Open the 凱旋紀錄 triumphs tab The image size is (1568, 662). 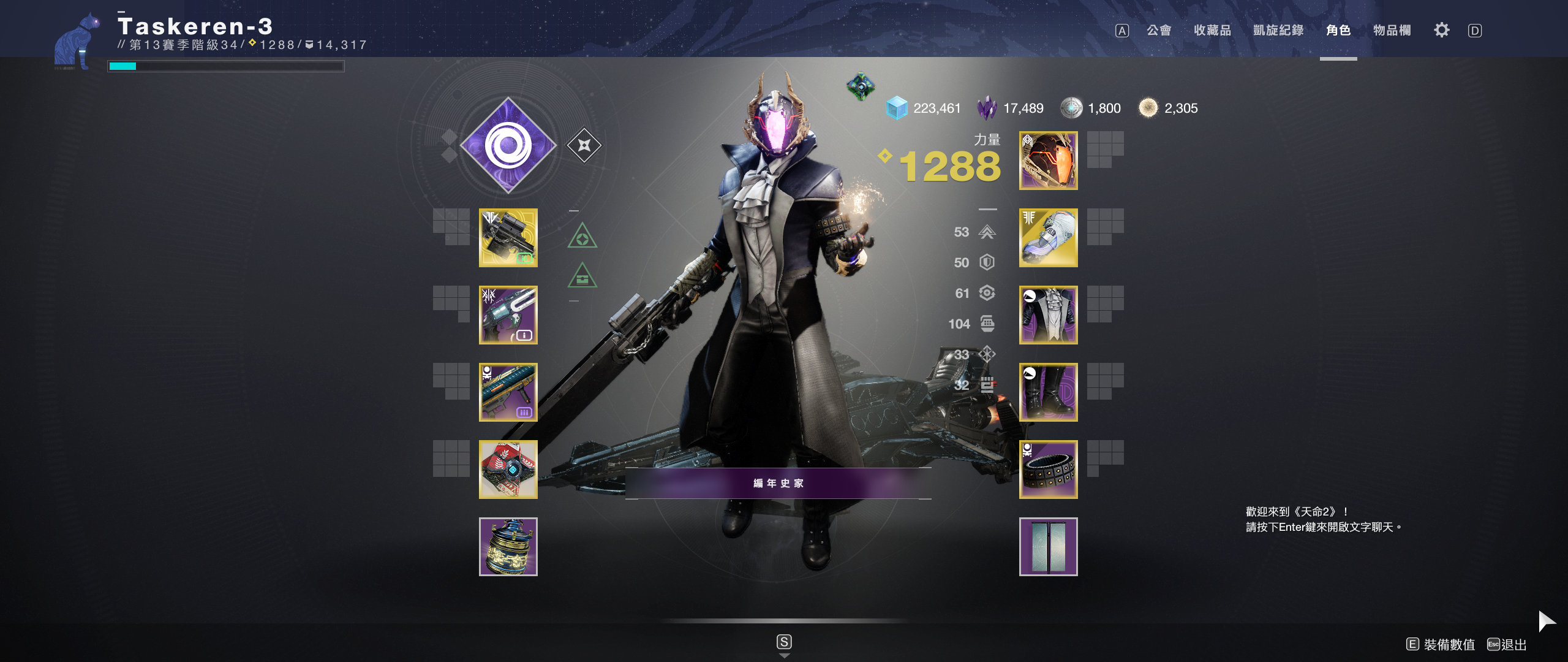[x=1278, y=31]
